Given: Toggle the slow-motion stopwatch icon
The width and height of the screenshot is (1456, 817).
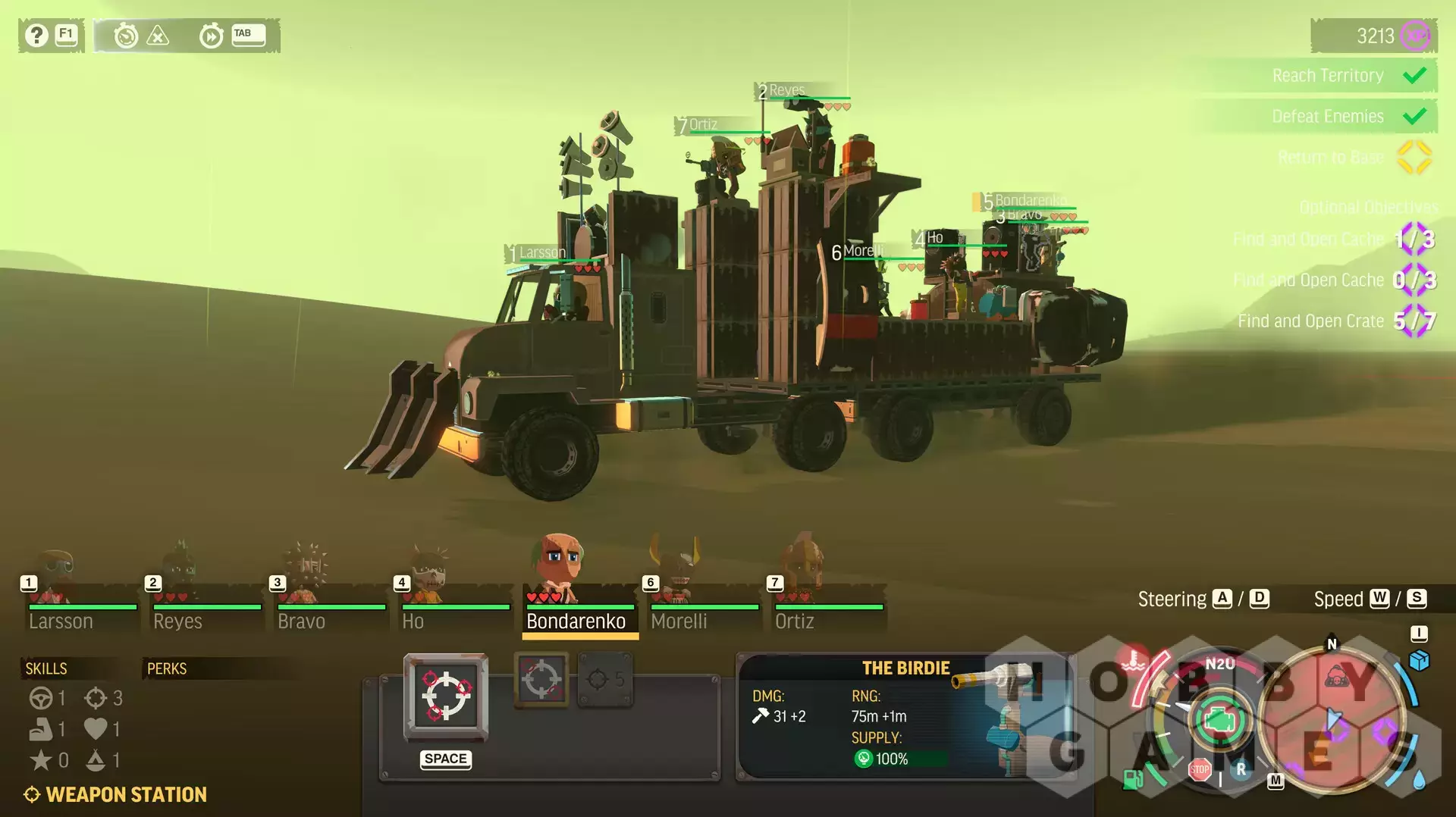Looking at the screenshot, I should coord(126,35).
